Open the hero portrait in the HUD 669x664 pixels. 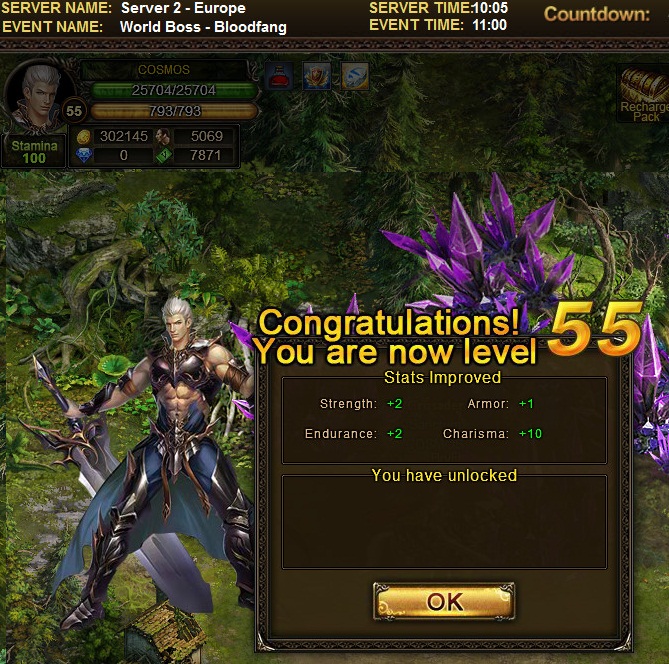click(38, 95)
